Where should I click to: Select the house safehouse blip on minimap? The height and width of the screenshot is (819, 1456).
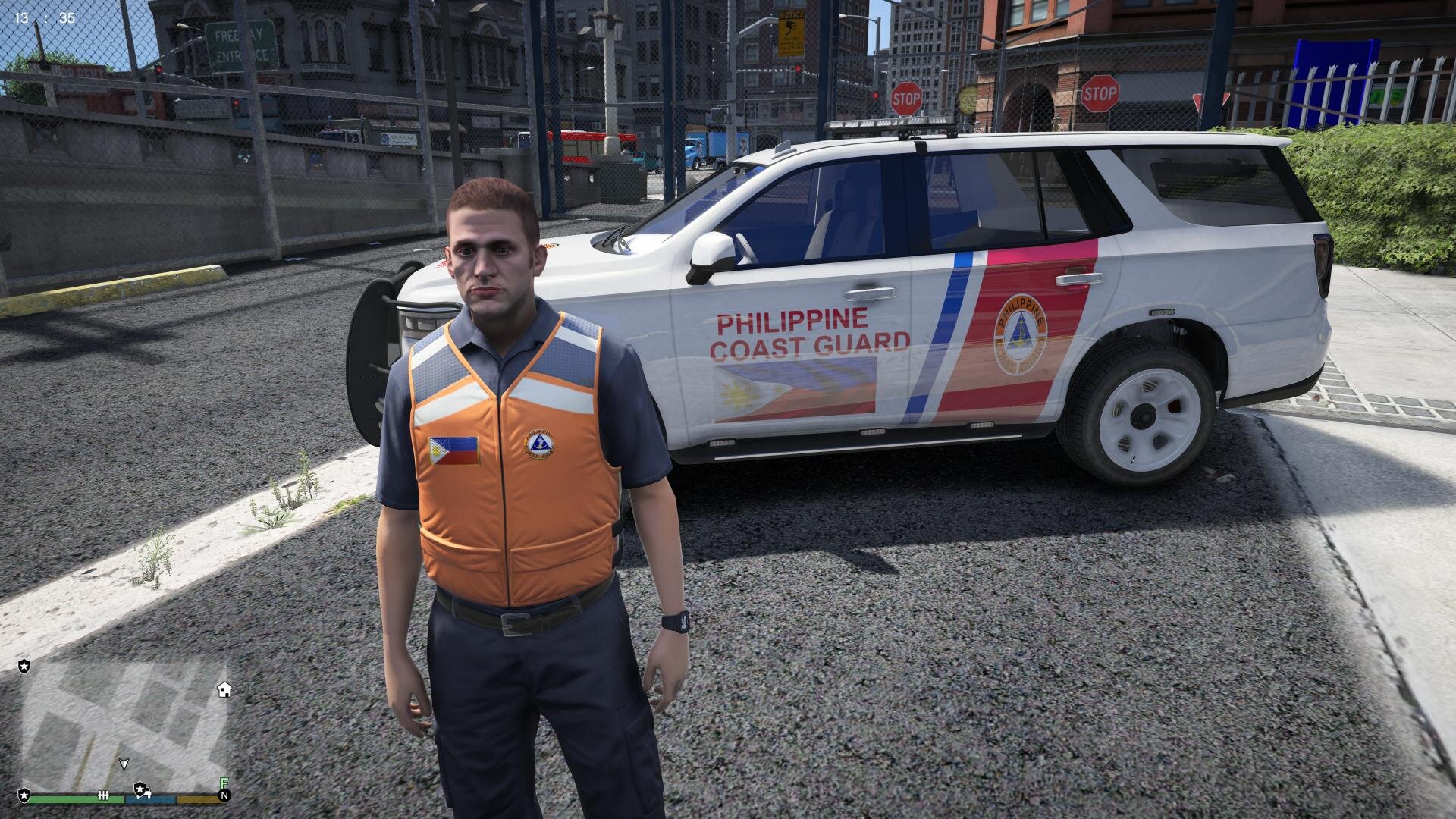(224, 690)
